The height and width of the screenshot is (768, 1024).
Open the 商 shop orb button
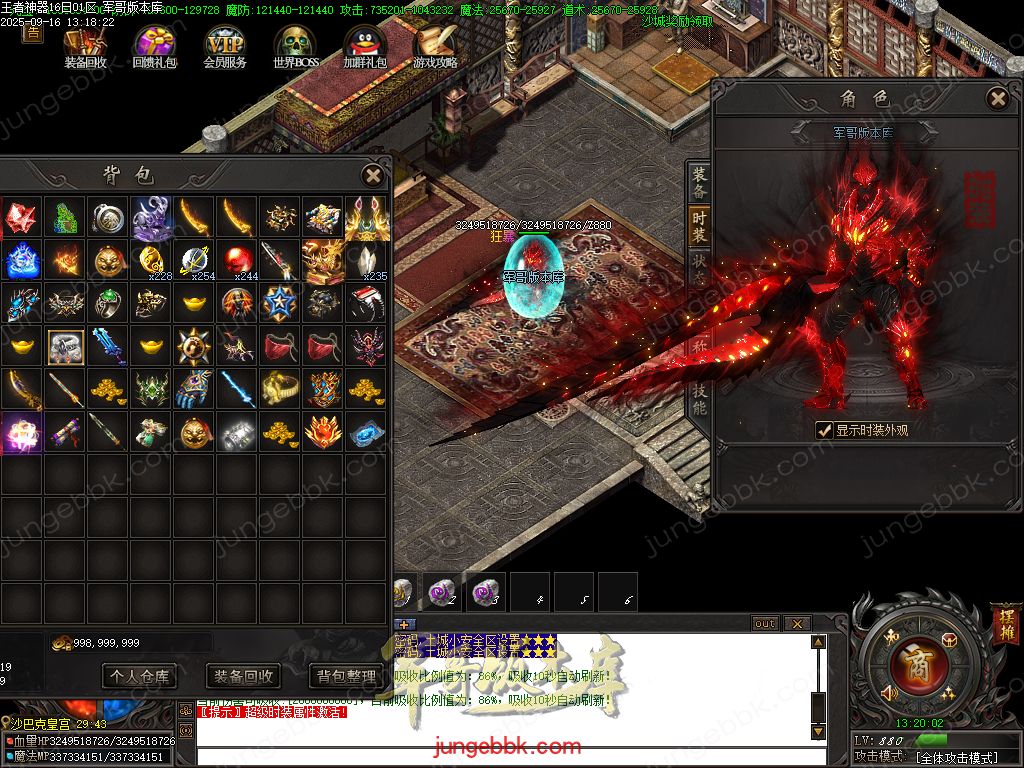coord(918,665)
